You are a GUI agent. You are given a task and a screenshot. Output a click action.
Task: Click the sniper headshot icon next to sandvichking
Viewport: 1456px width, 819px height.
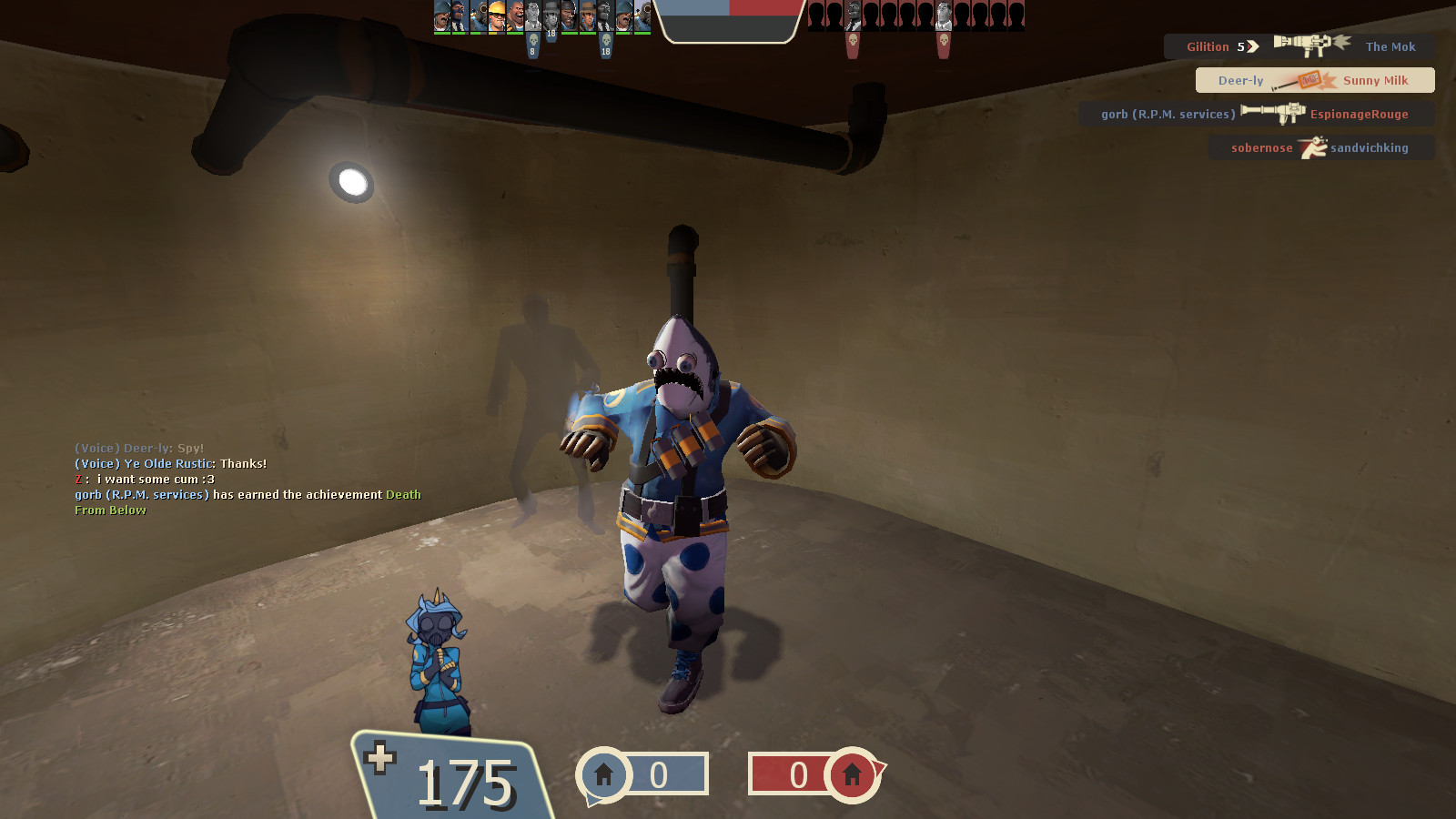(x=1312, y=146)
